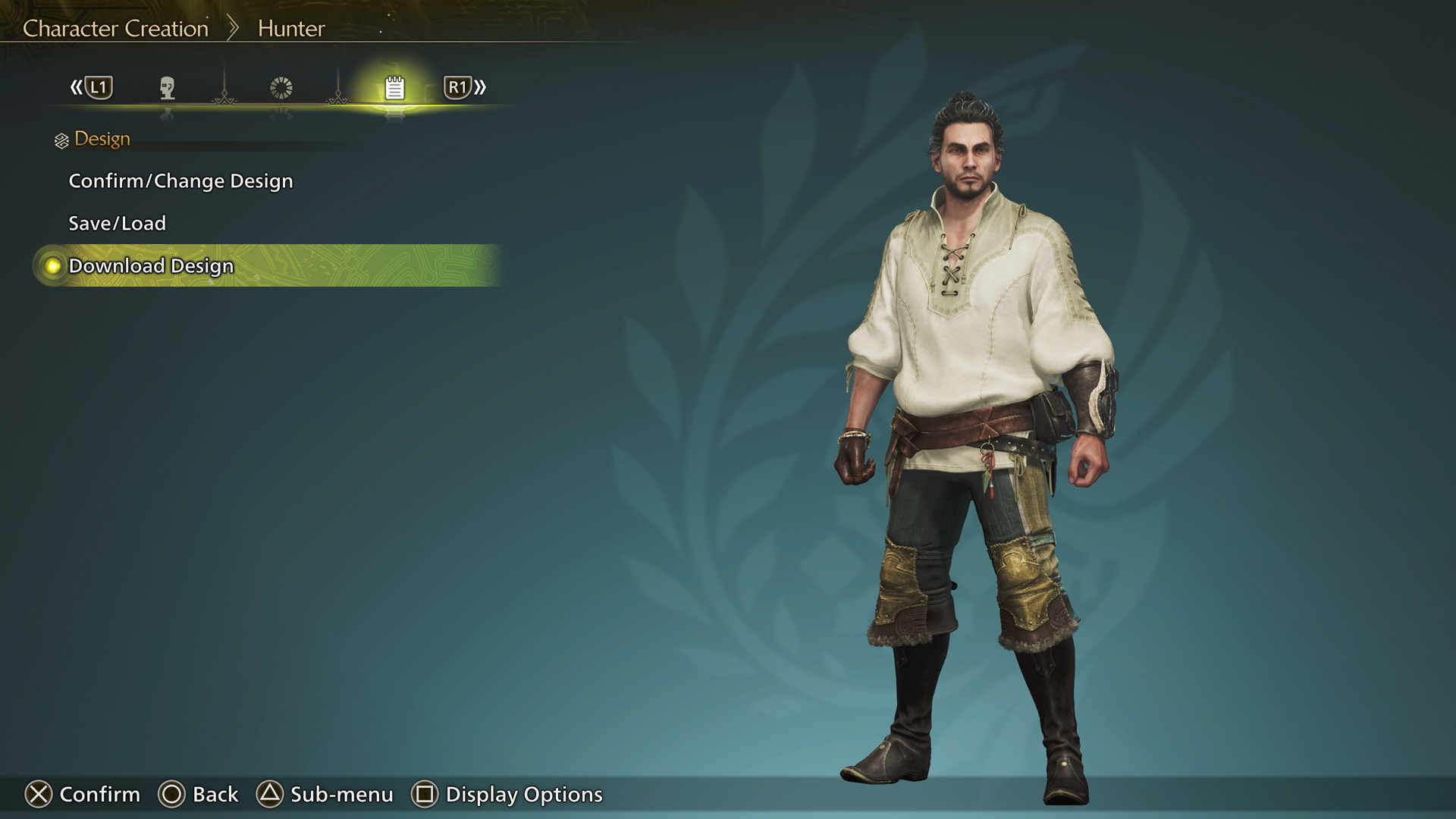This screenshot has height=819, width=1456.
Task: Open the circular color wheel tab
Action: click(281, 88)
